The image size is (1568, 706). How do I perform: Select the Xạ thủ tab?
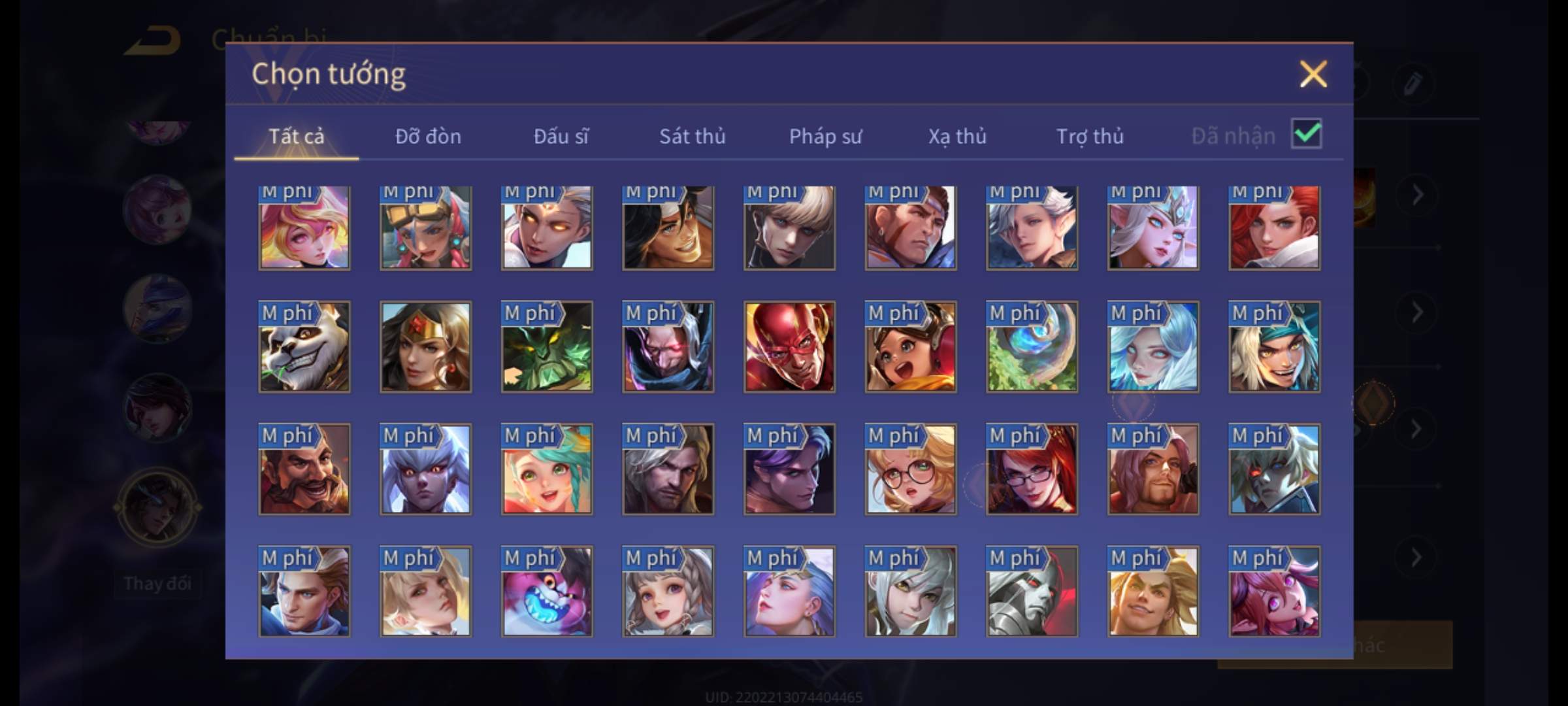957,136
